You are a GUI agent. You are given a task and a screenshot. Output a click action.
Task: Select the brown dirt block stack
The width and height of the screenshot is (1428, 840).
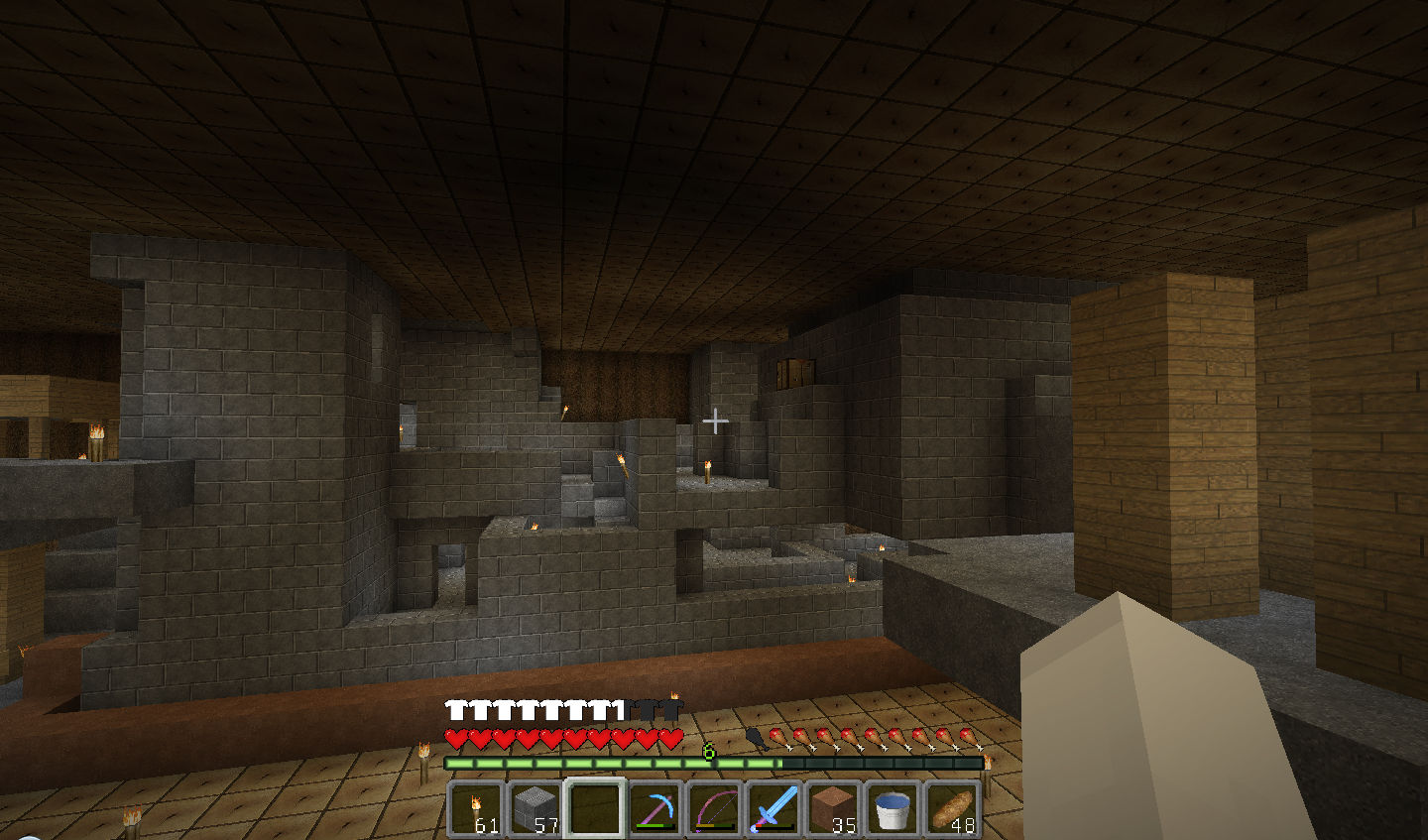point(833,808)
